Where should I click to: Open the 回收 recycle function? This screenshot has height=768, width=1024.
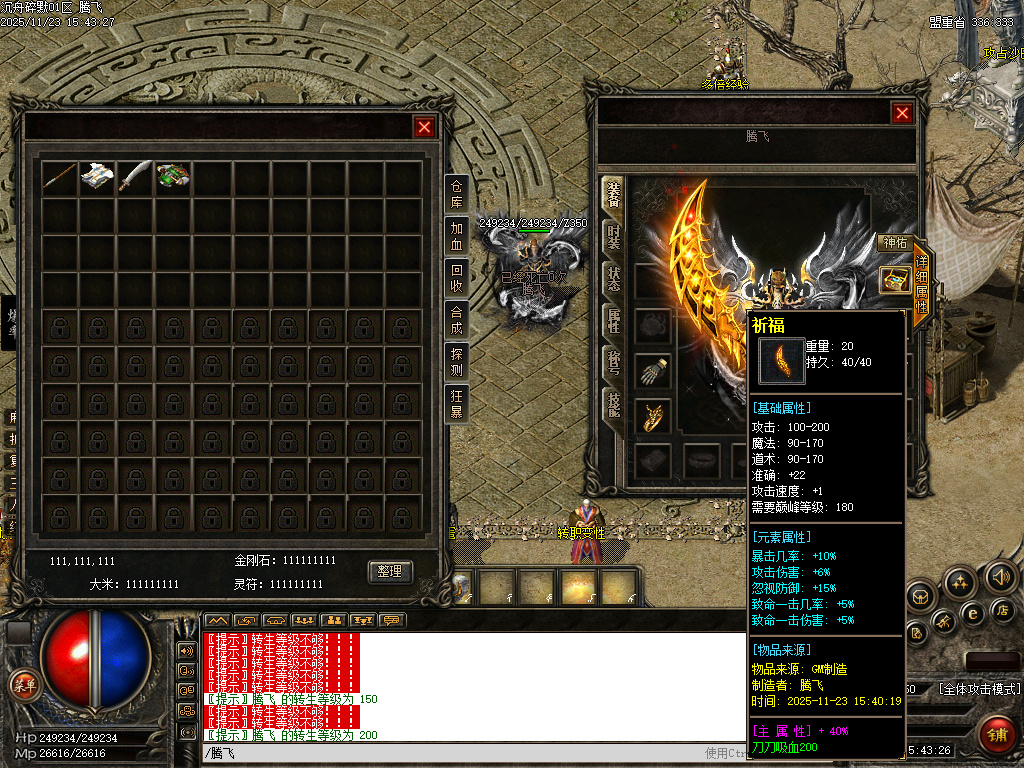[x=456, y=277]
